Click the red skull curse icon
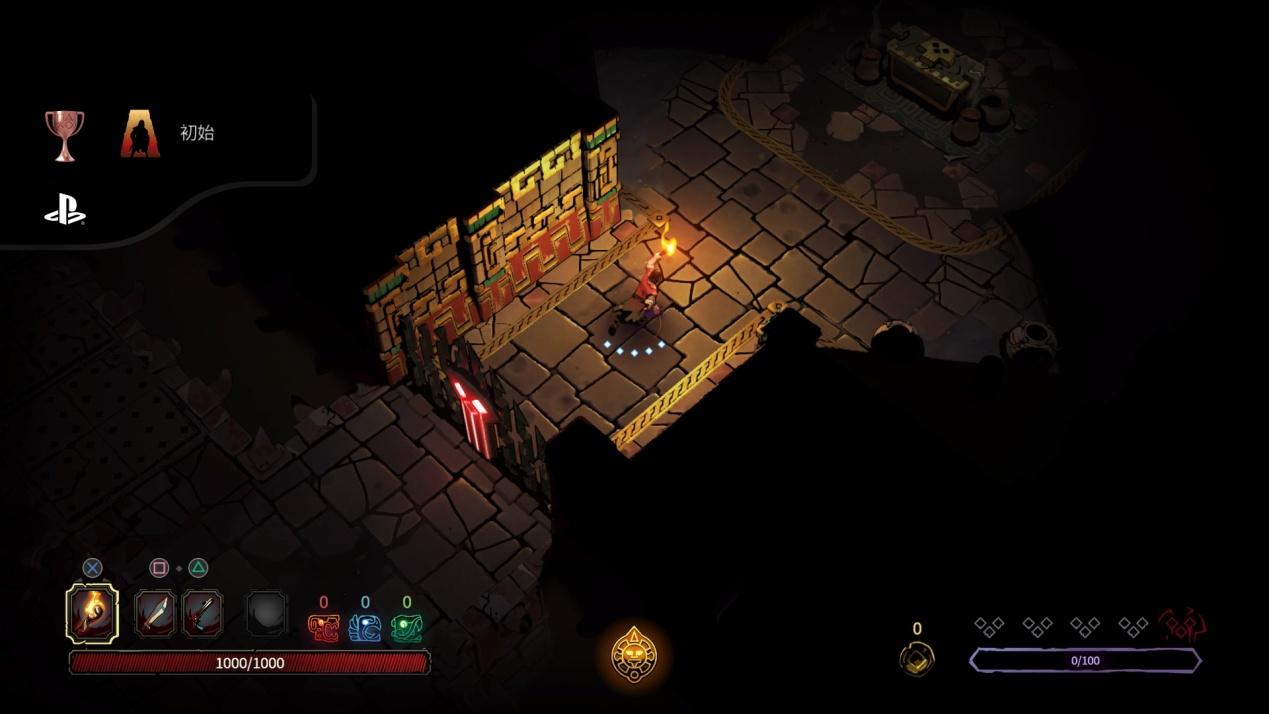Screen dimensions: 1269x714 [x=1182, y=626]
